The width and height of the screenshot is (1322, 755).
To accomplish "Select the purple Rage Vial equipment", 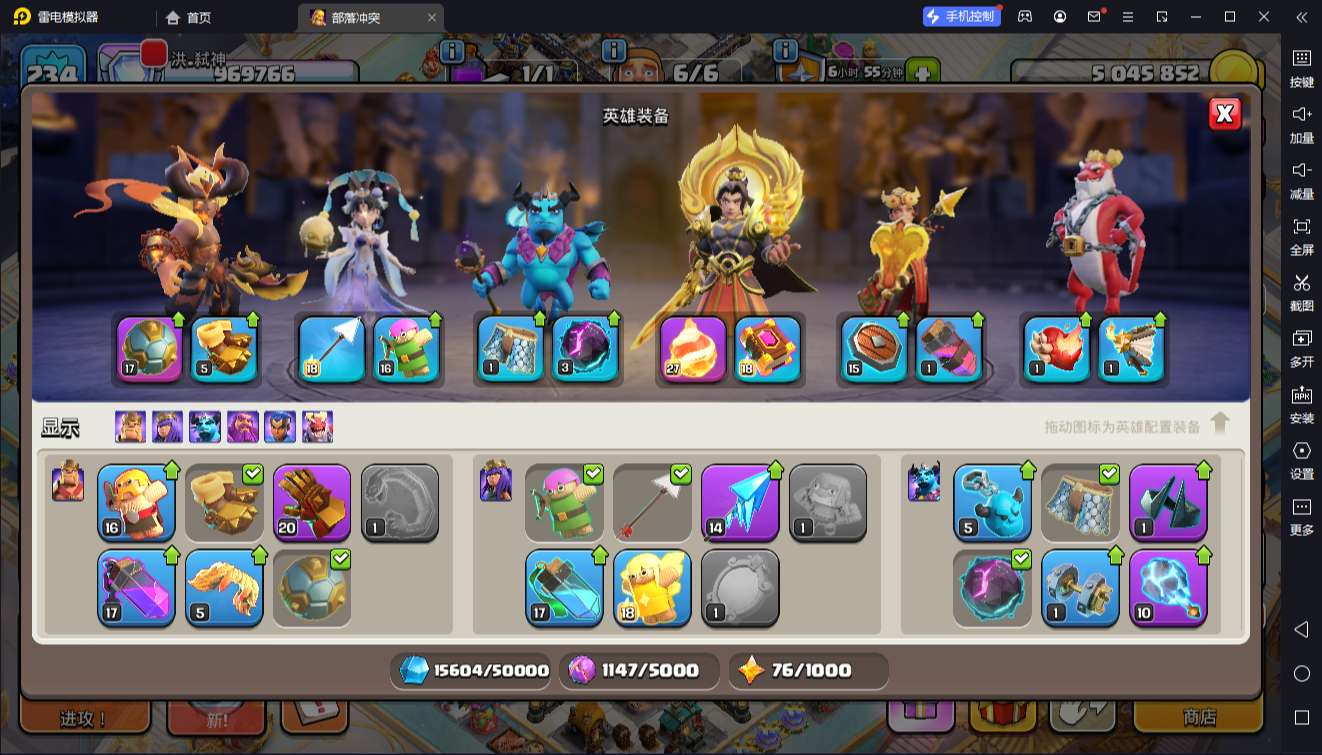I will pos(136,587).
